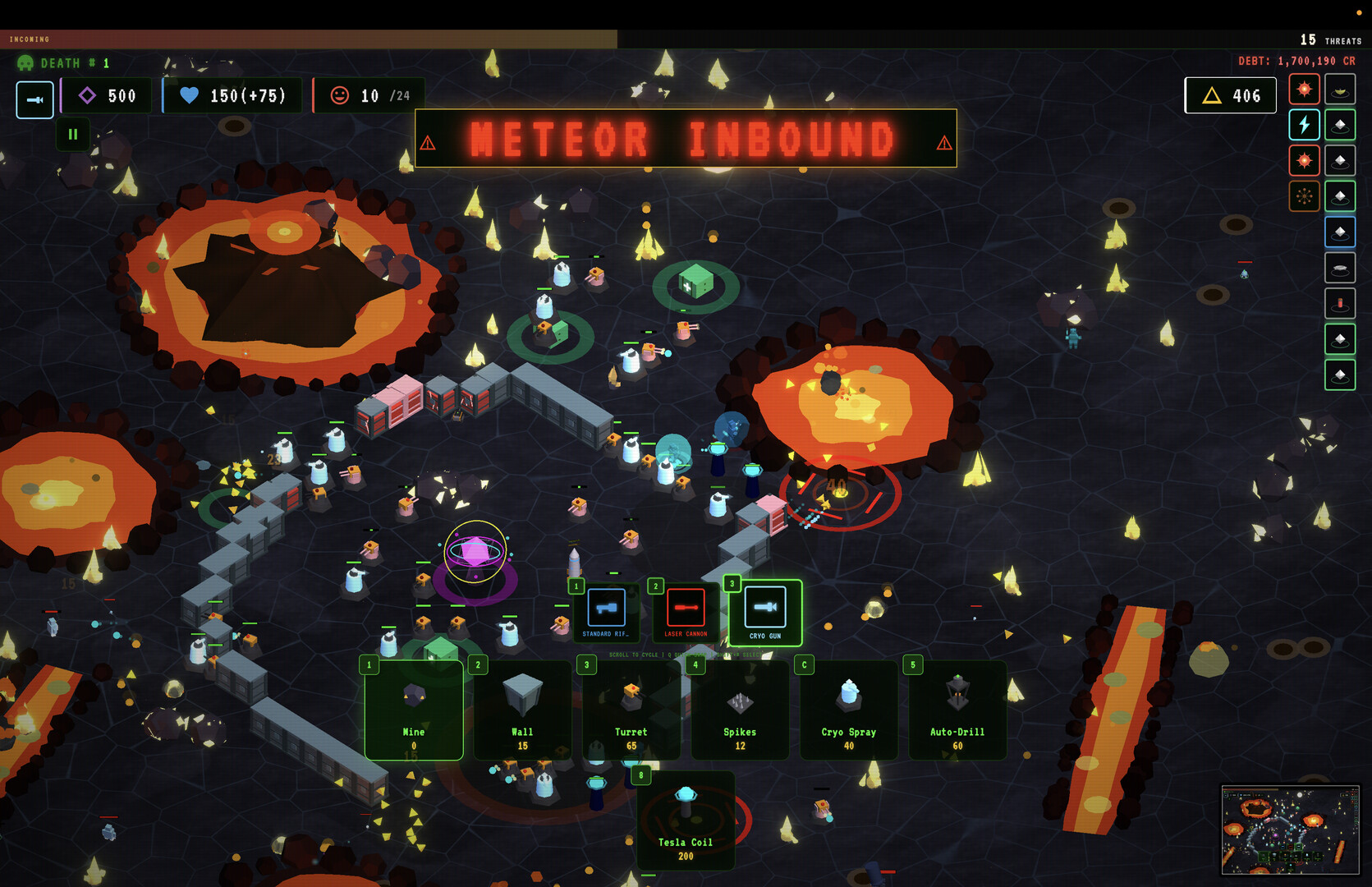
Task: Select the red canister item icon
Action: 1340,304
